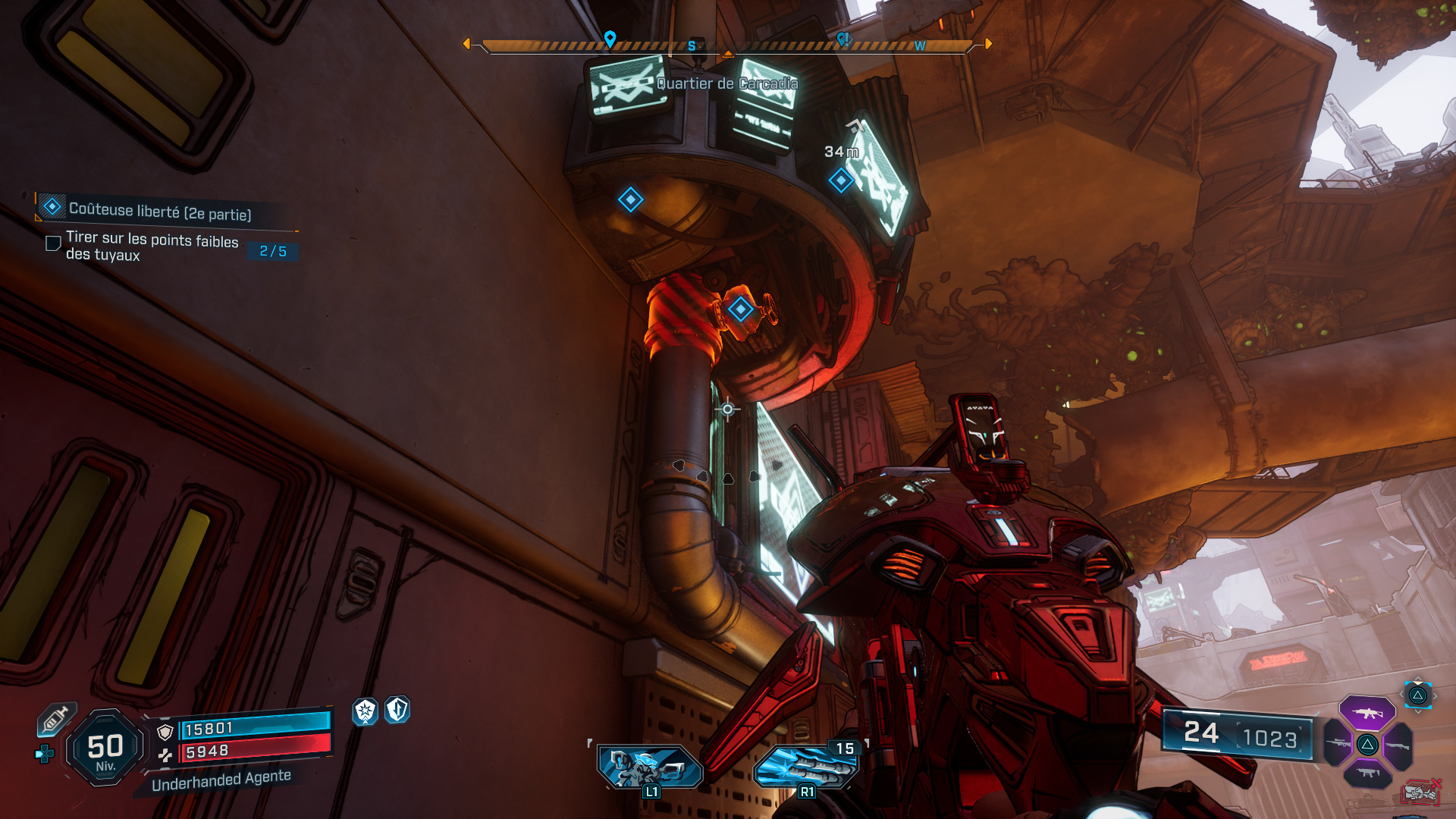Click the diamond marker on the red pipe valve
The height and width of the screenshot is (819, 1456).
pyautogui.click(x=739, y=308)
